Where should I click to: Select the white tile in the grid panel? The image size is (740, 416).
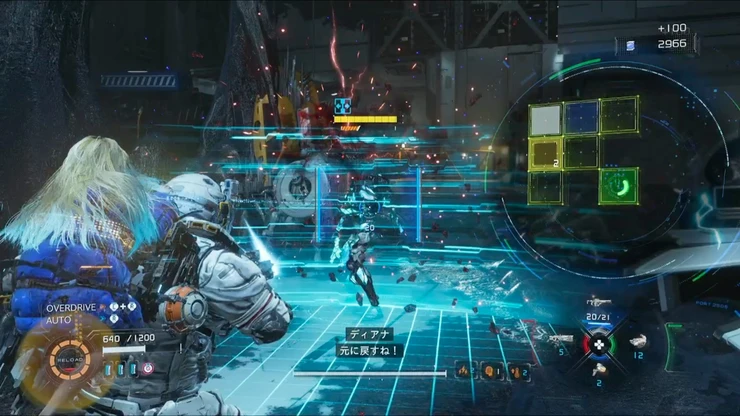[x=546, y=120]
